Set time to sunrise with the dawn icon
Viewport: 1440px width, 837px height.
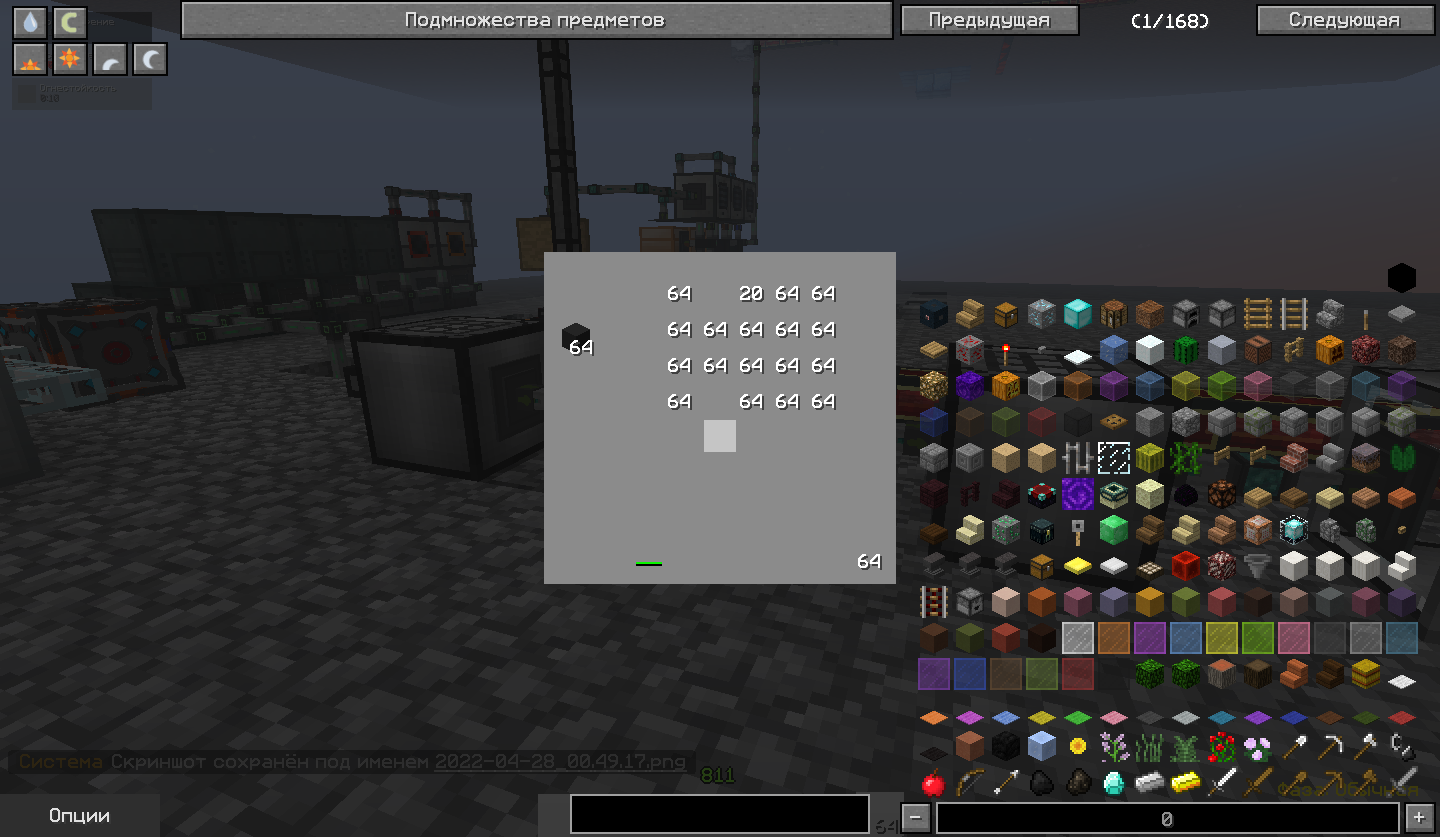[x=30, y=60]
